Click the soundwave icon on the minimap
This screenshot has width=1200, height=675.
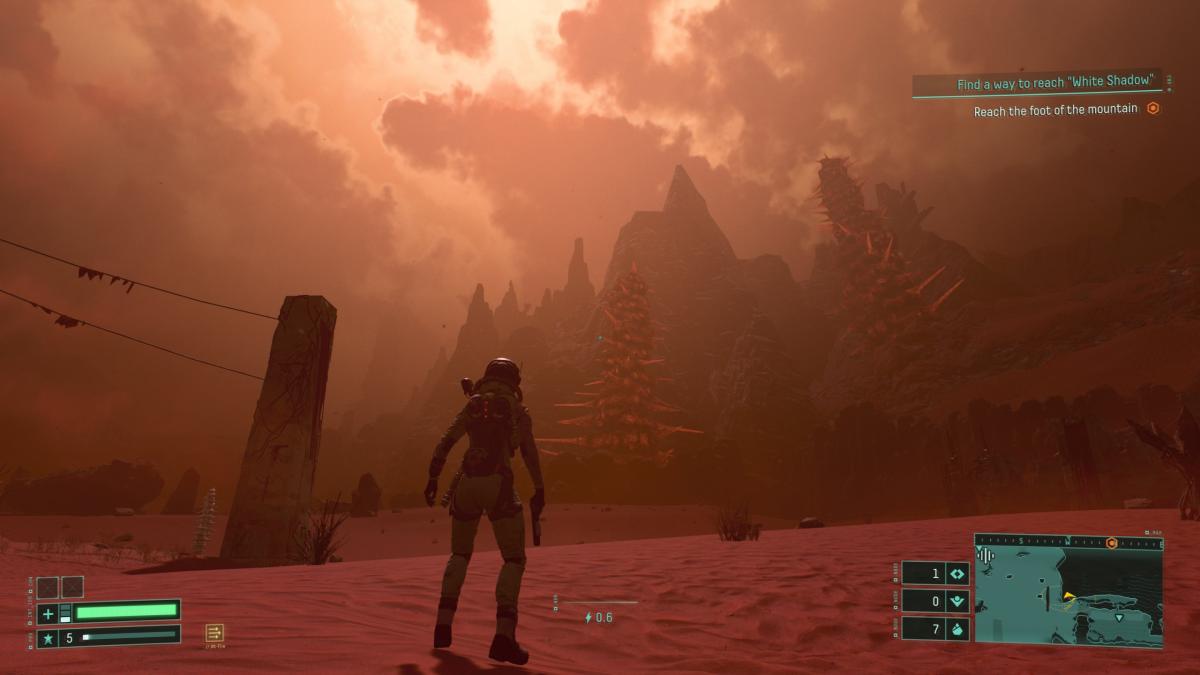(x=985, y=555)
